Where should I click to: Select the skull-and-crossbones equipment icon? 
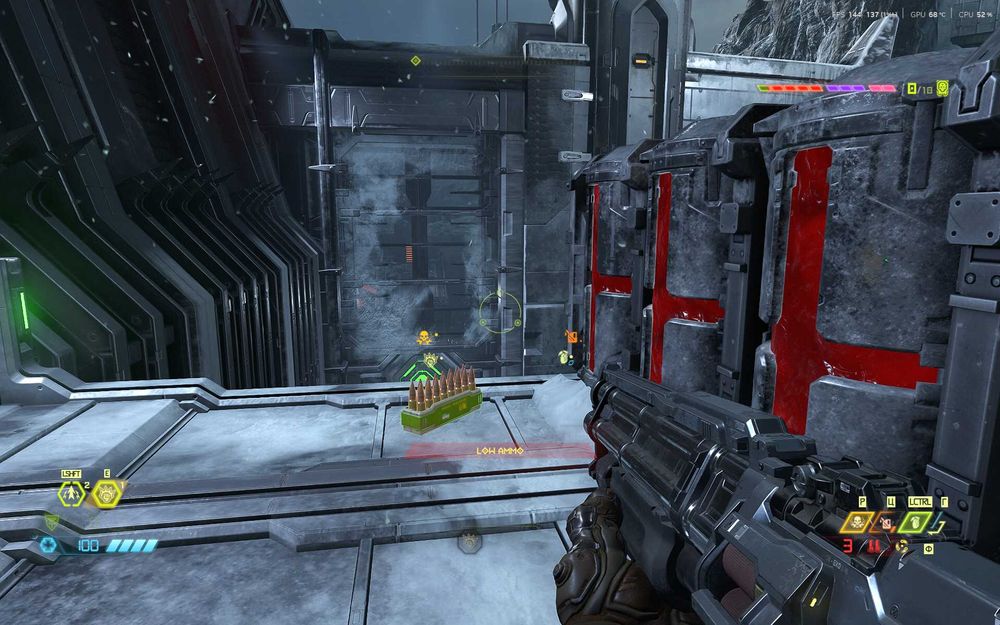pyautogui.click(x=857, y=522)
